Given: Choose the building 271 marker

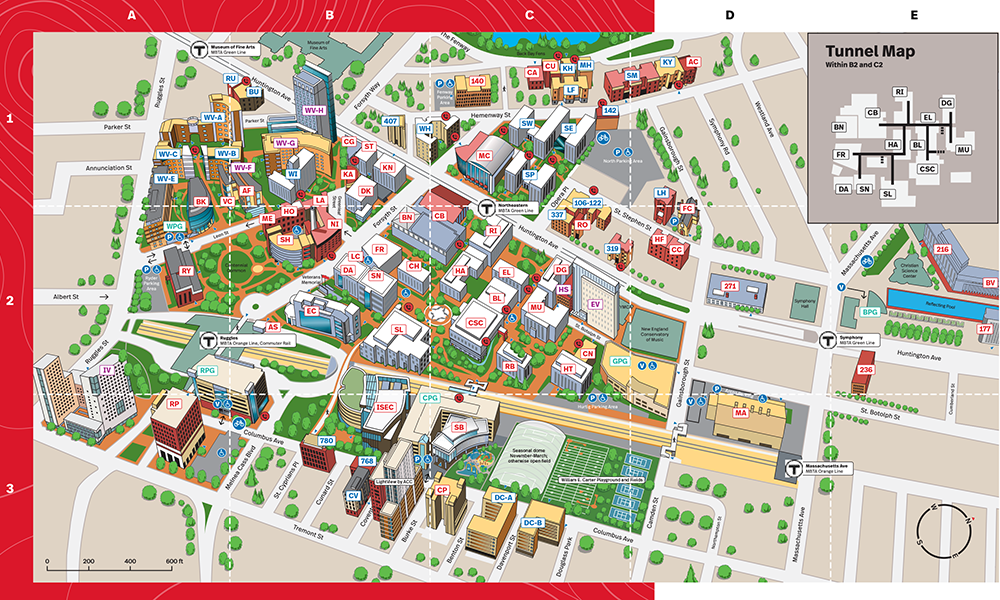Looking at the screenshot, I should click(x=730, y=287).
